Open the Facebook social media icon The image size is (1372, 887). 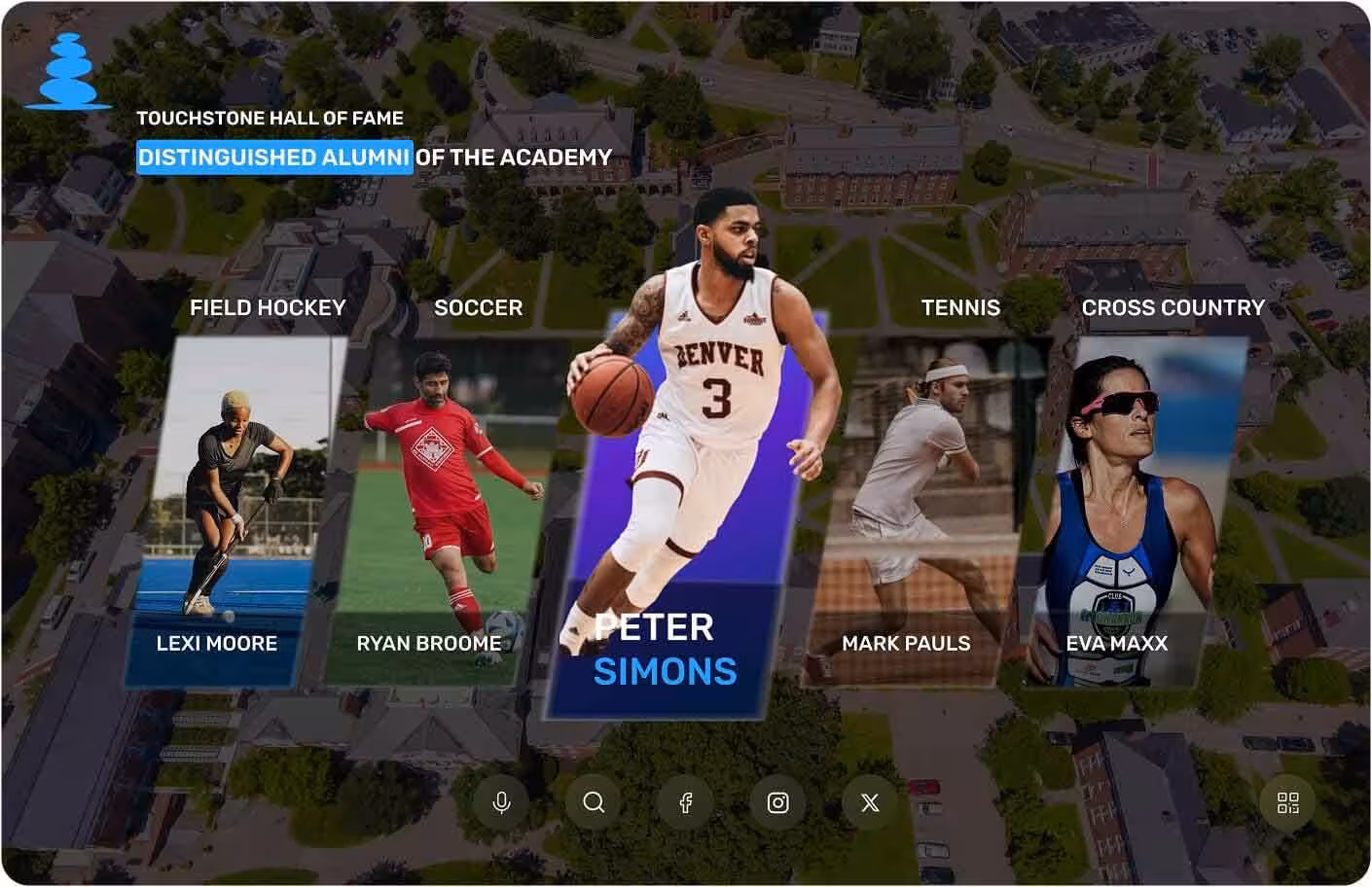point(686,802)
